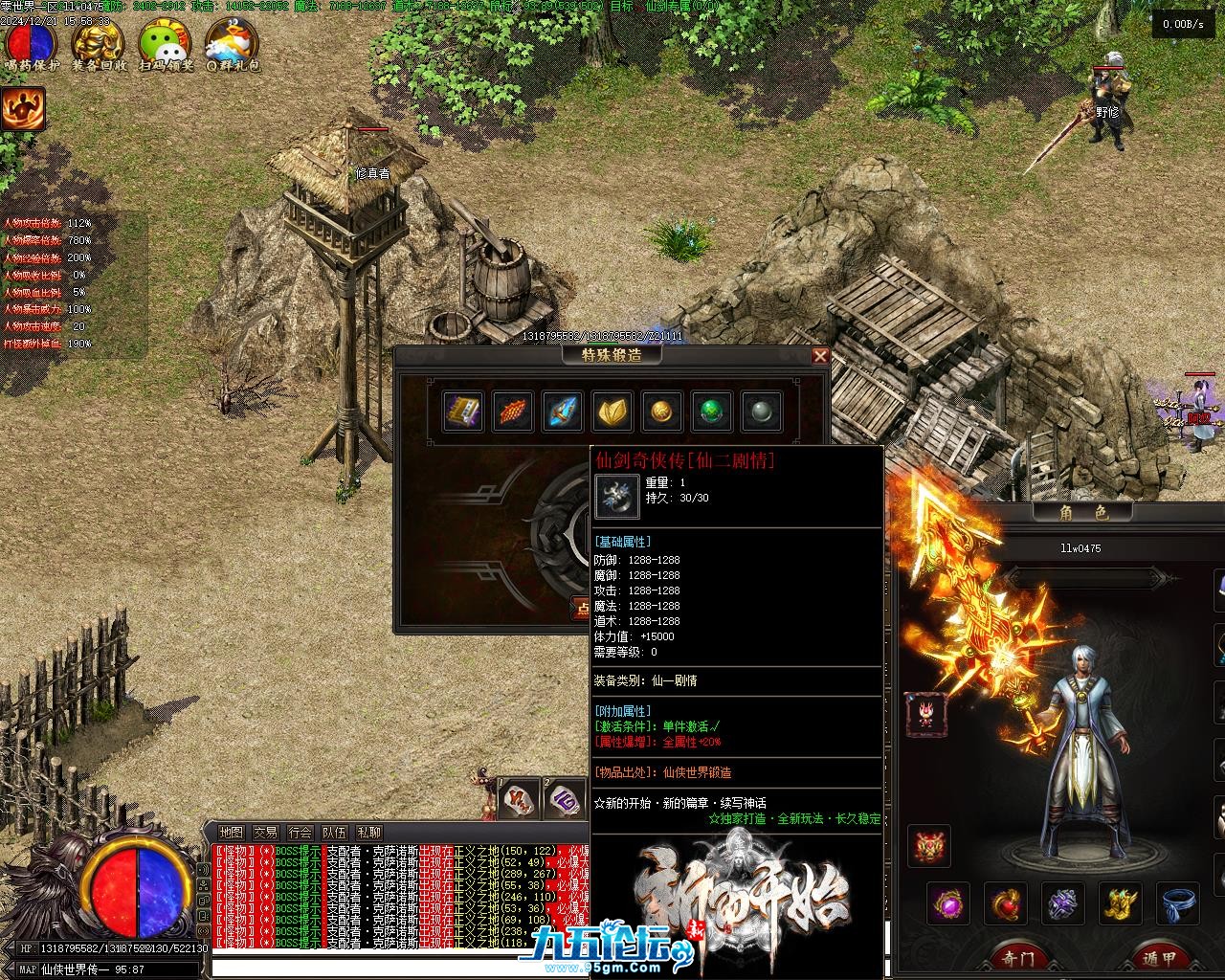Select the purple gem equipment slot
The image size is (1225, 980).
click(948, 903)
